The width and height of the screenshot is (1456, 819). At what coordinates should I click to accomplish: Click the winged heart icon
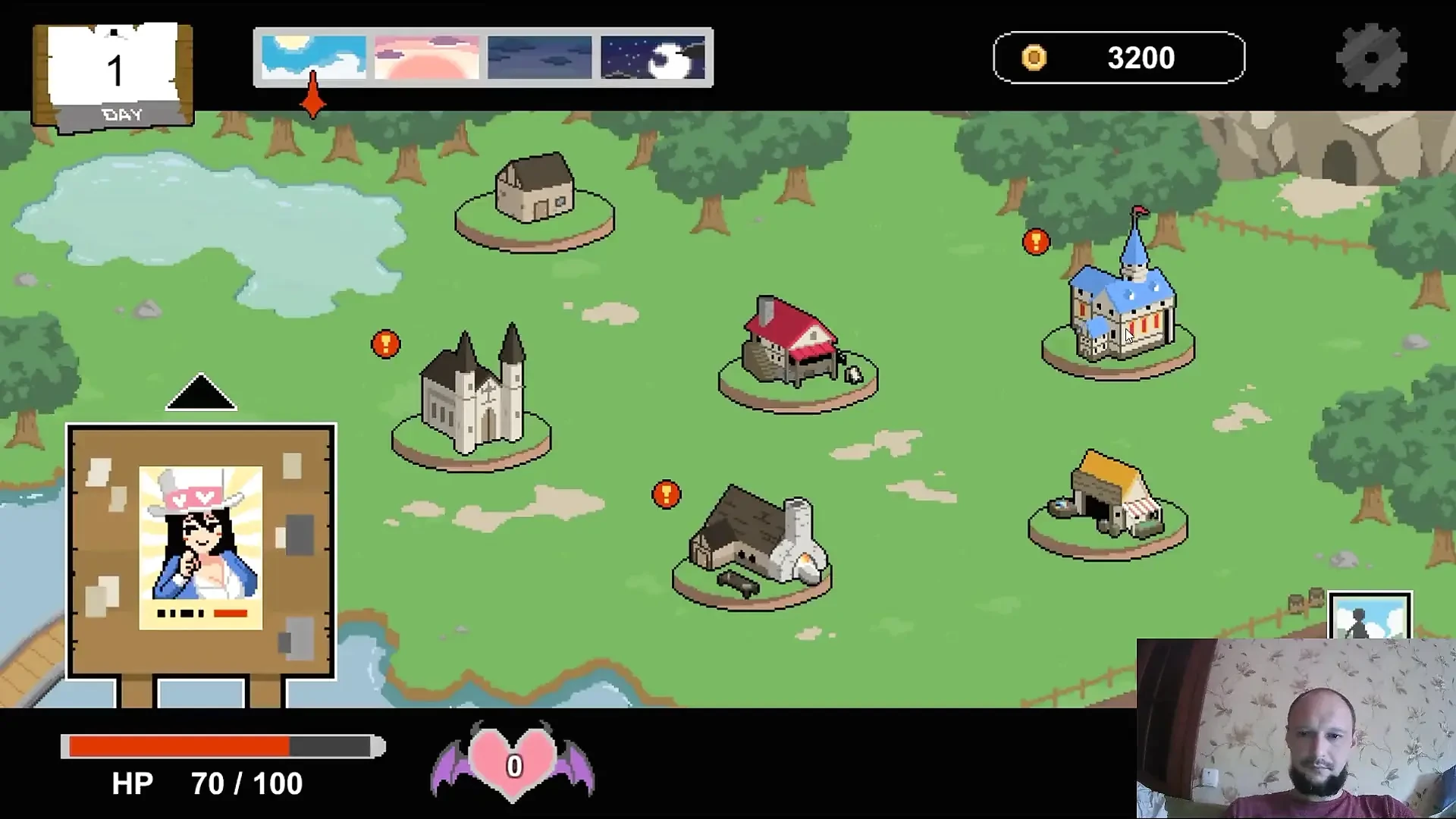tap(513, 762)
